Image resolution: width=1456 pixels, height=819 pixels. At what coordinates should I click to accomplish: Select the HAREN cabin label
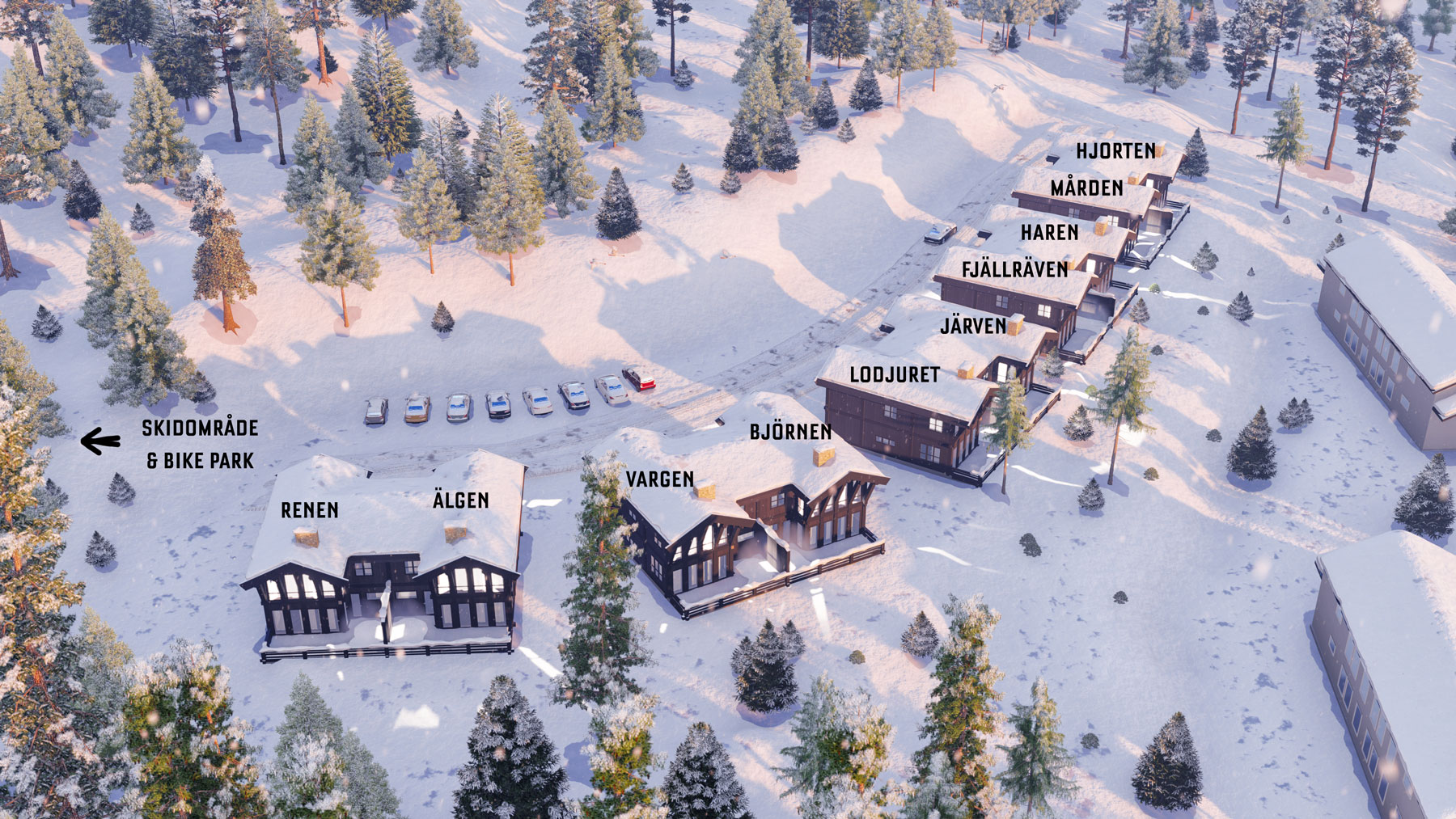[x=1049, y=233]
